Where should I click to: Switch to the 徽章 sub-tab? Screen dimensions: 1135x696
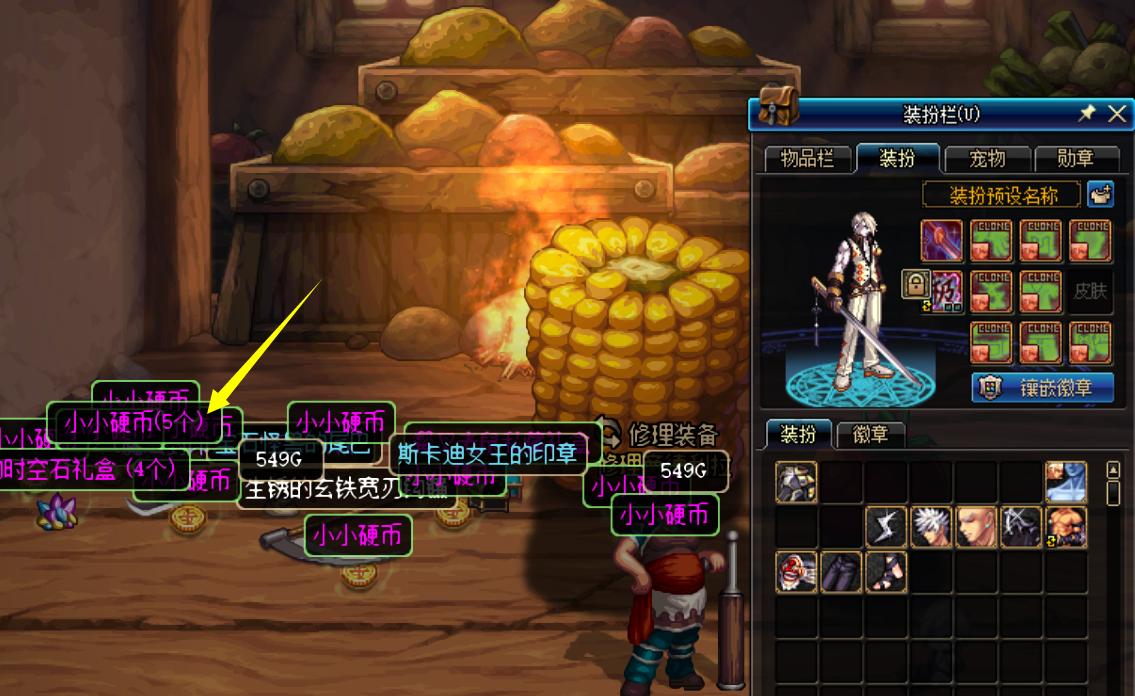[877, 435]
